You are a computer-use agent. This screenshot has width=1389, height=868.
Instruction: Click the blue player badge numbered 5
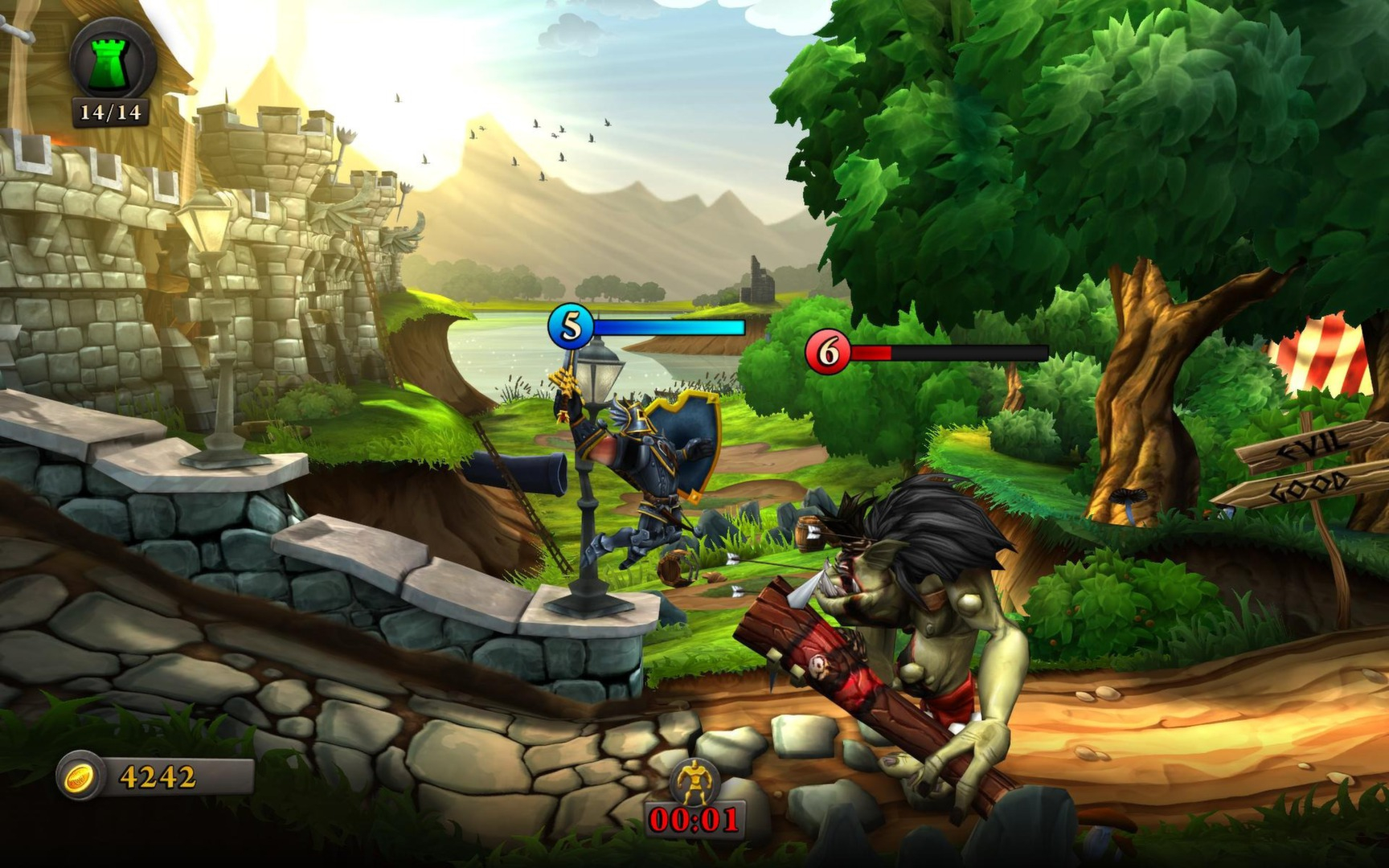coord(572,327)
